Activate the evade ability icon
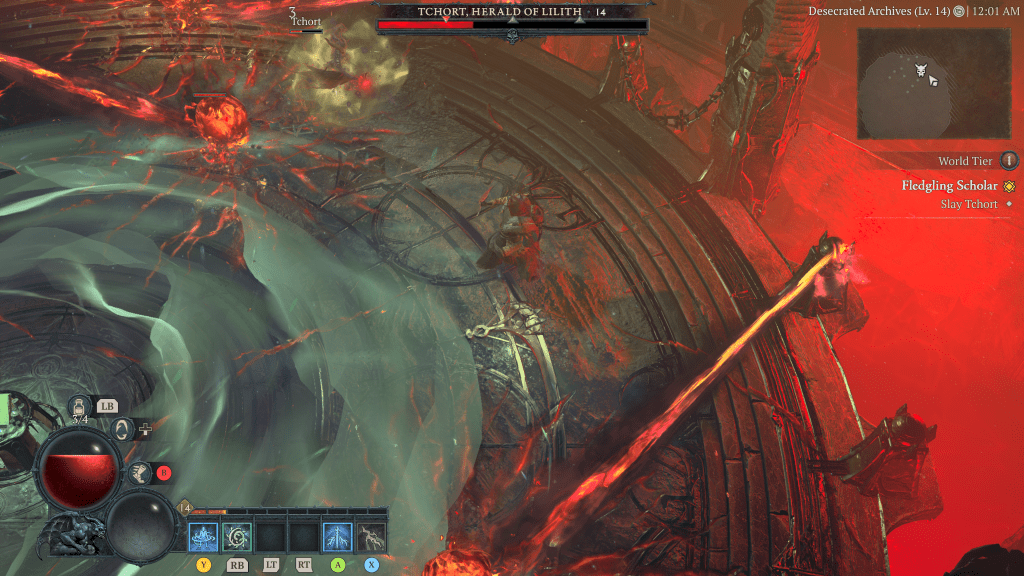 122,430
